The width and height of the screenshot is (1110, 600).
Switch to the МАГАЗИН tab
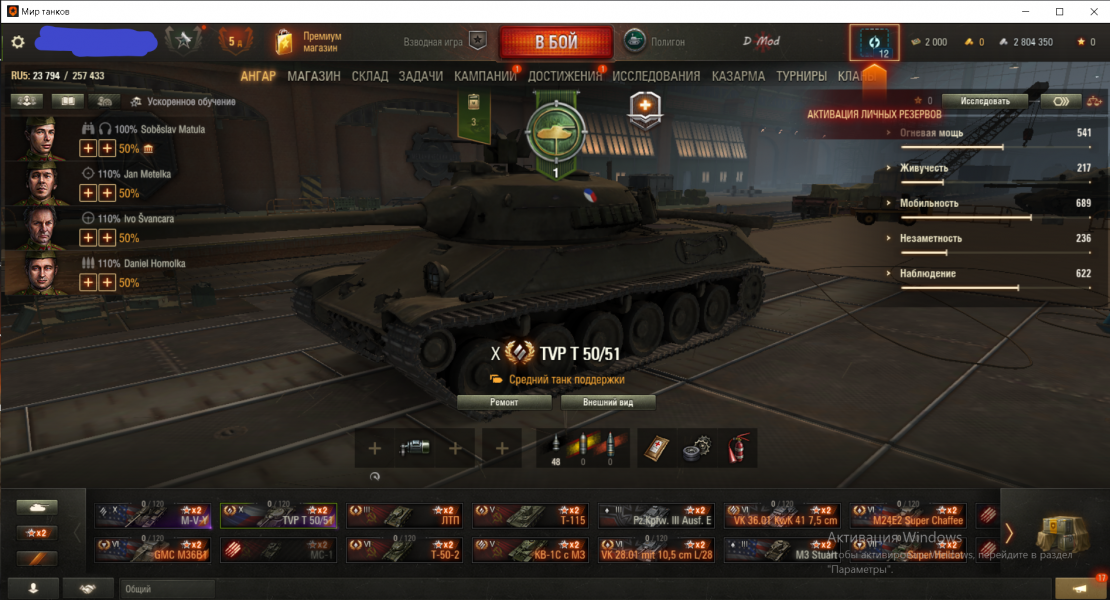pos(314,76)
